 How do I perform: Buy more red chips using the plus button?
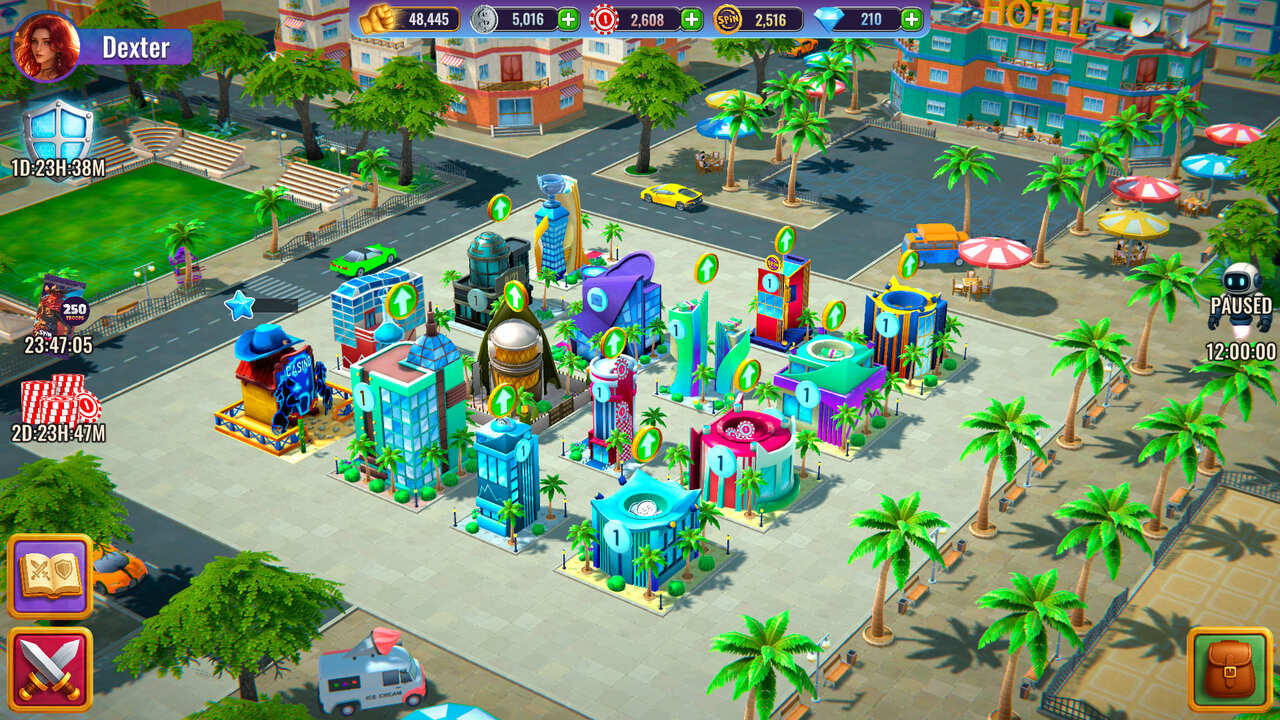691,19
